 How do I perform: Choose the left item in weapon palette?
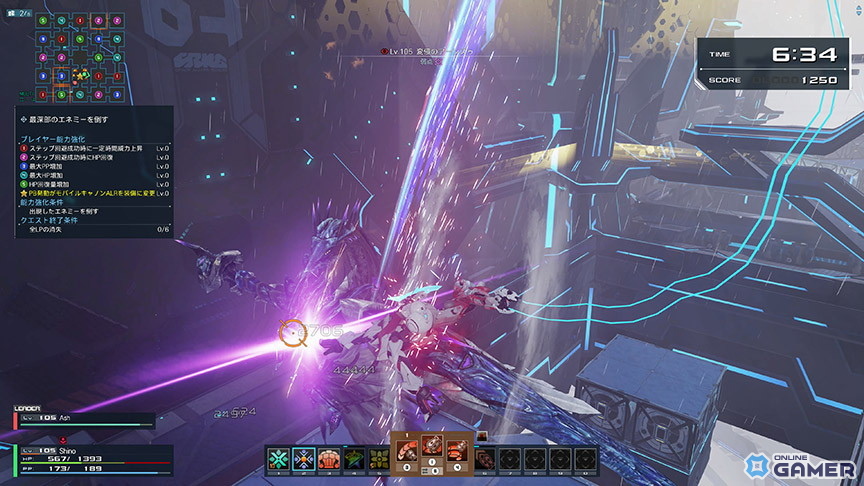click(x=408, y=451)
